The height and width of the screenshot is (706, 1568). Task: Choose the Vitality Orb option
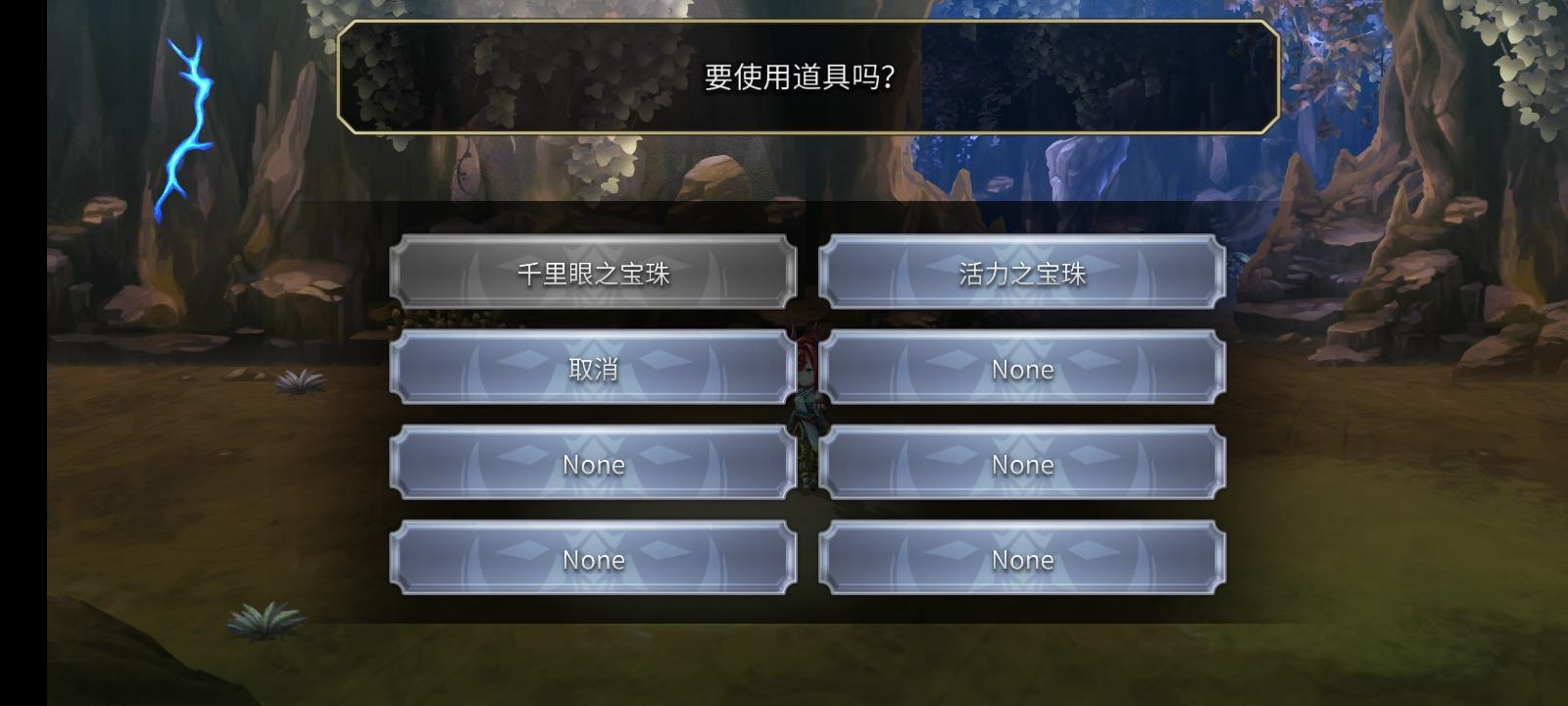1020,274
